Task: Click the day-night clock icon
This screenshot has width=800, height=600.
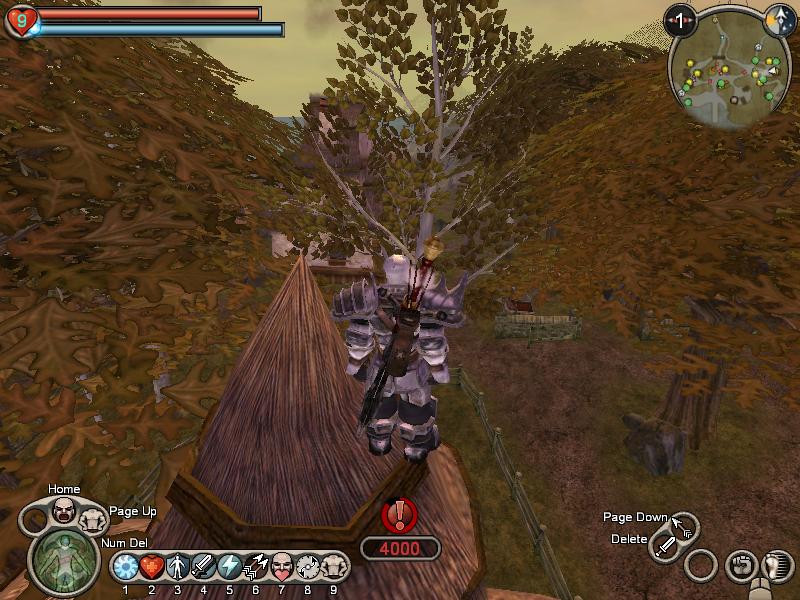Action: 777,20
